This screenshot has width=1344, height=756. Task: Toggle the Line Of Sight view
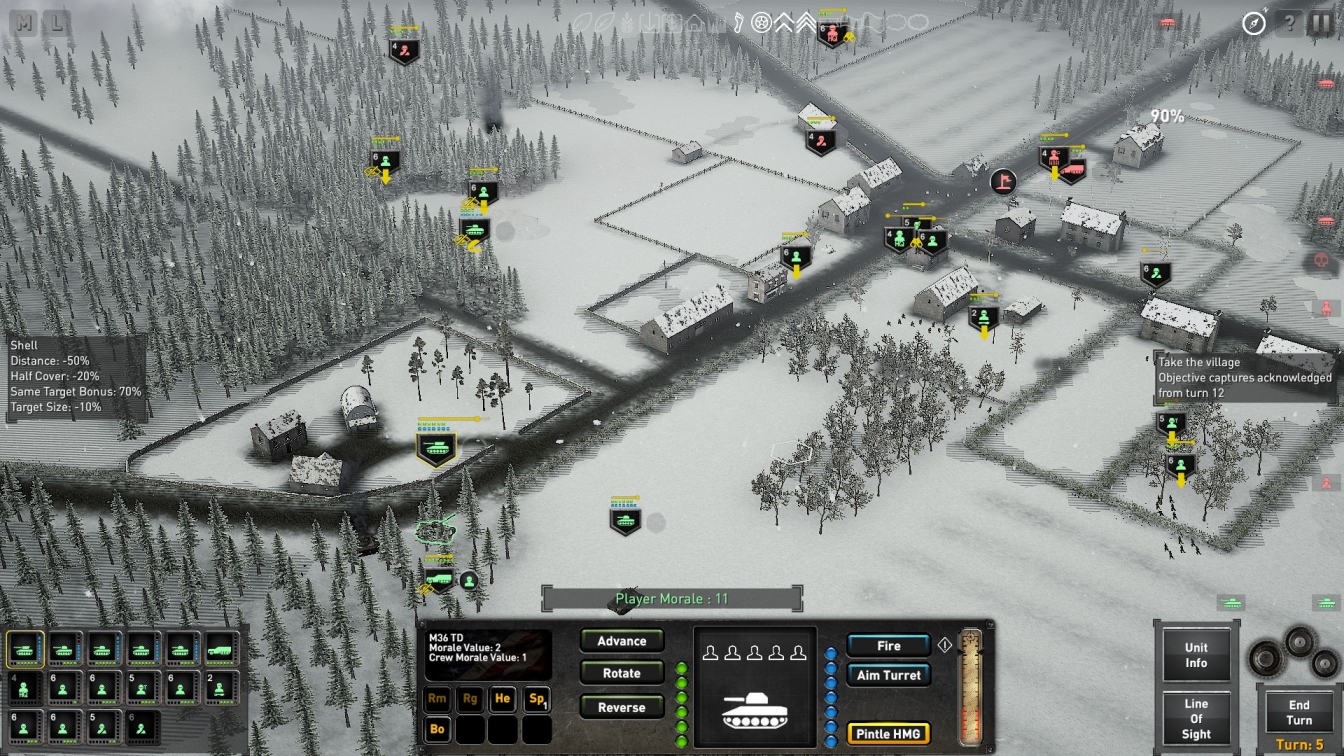click(x=1196, y=718)
